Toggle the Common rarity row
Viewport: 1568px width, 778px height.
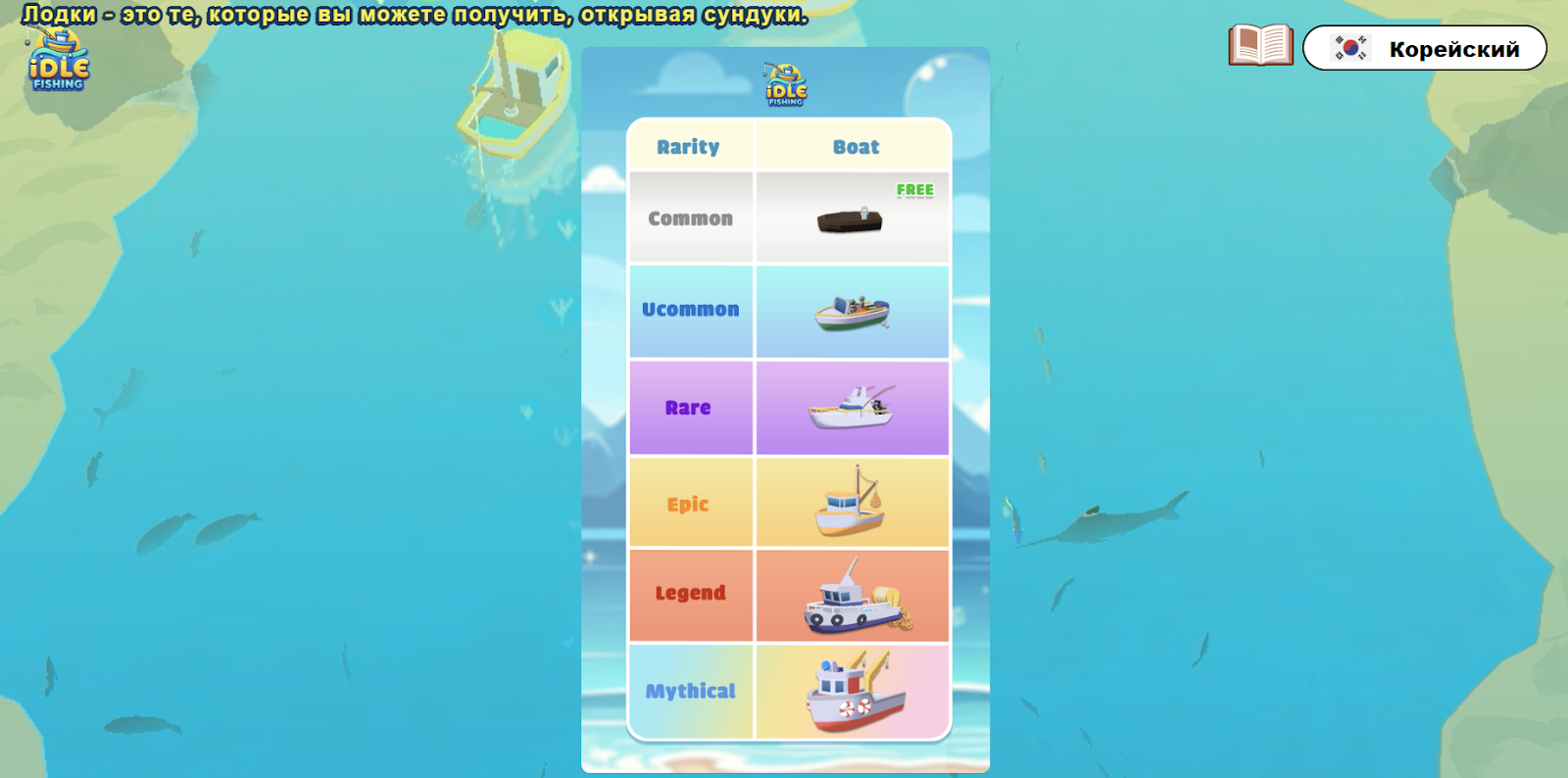[691, 218]
